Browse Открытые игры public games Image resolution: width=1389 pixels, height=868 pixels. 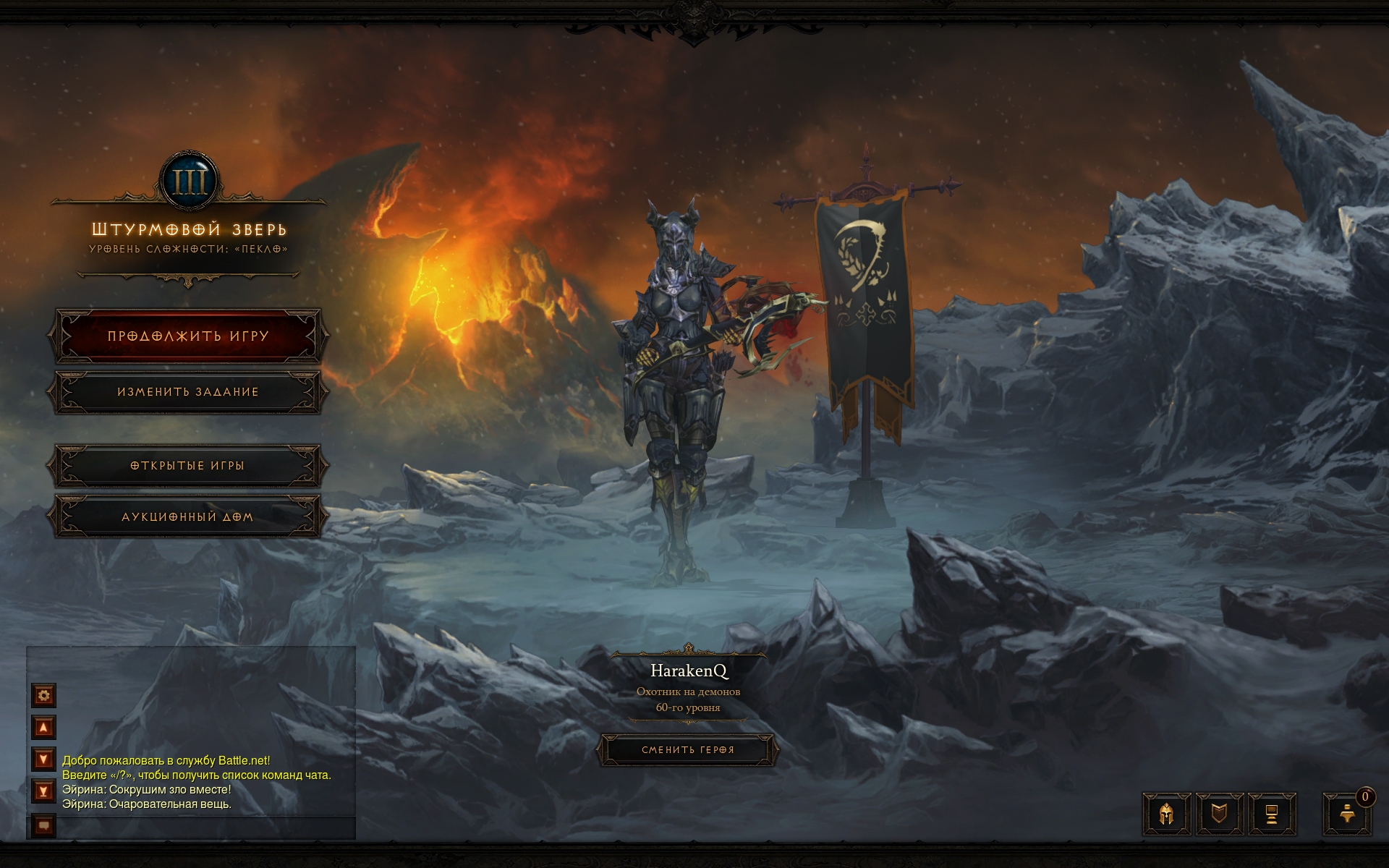tap(188, 466)
